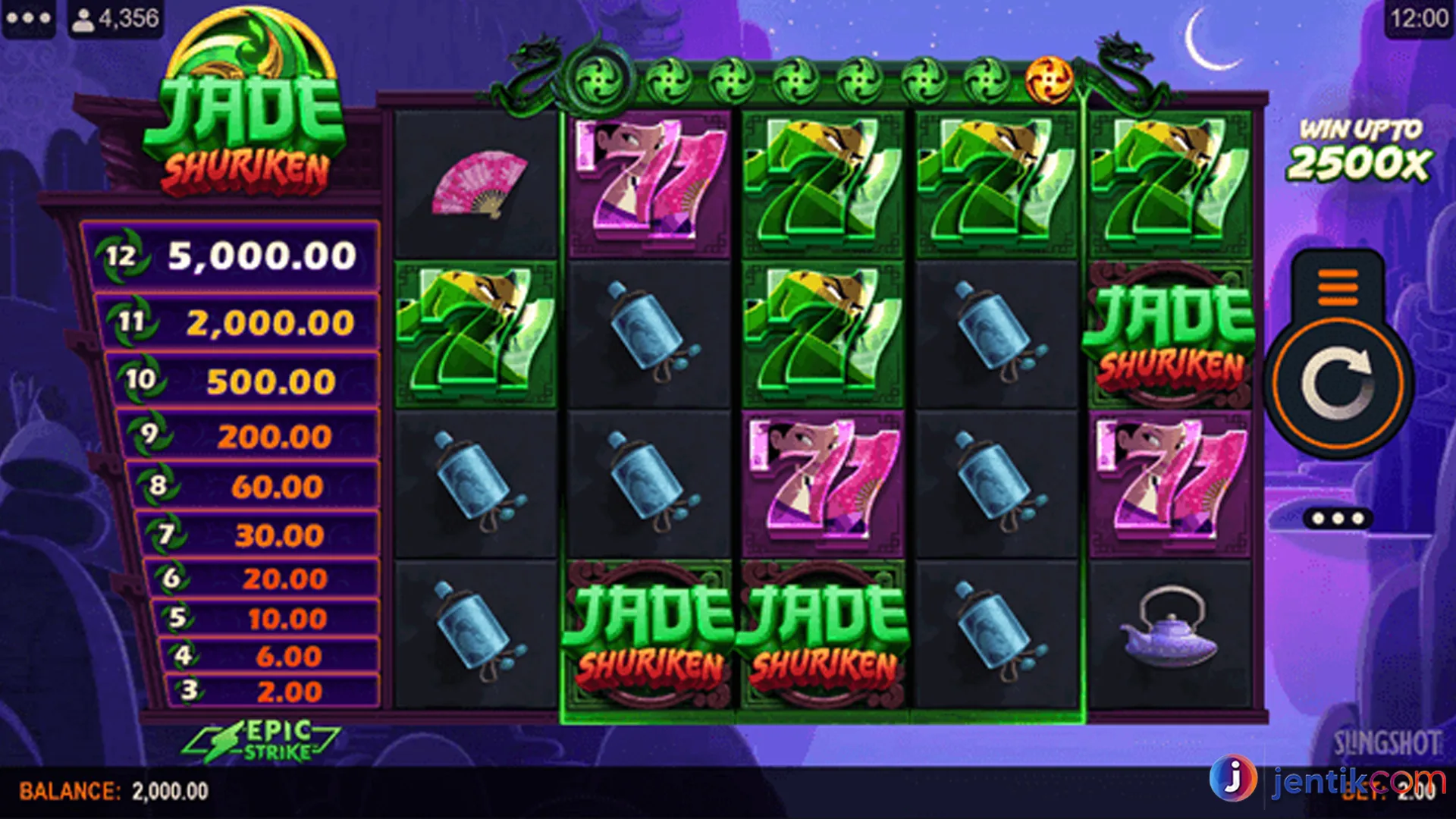This screenshot has height=819, width=1456.
Task: Open the game menu at top left
Action: (x=28, y=18)
